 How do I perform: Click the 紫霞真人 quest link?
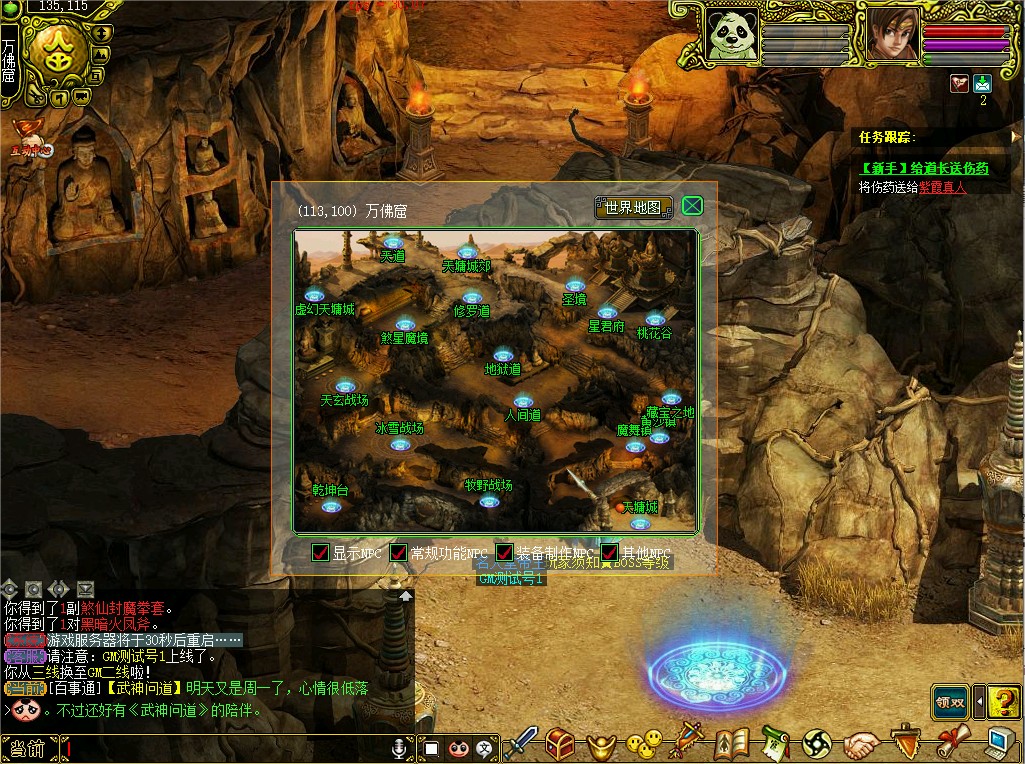943,187
